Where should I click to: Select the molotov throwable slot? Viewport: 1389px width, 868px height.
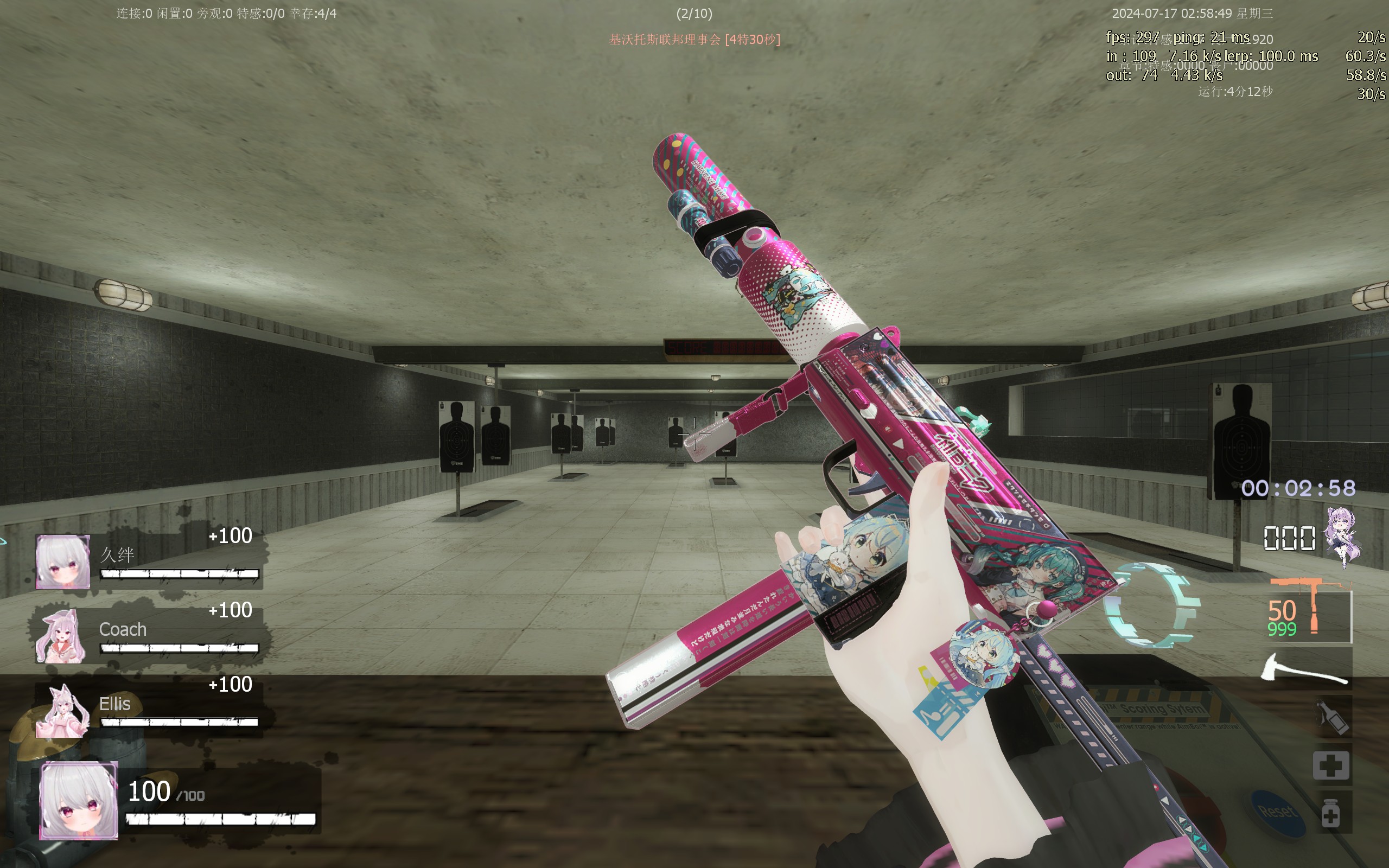(1332, 717)
